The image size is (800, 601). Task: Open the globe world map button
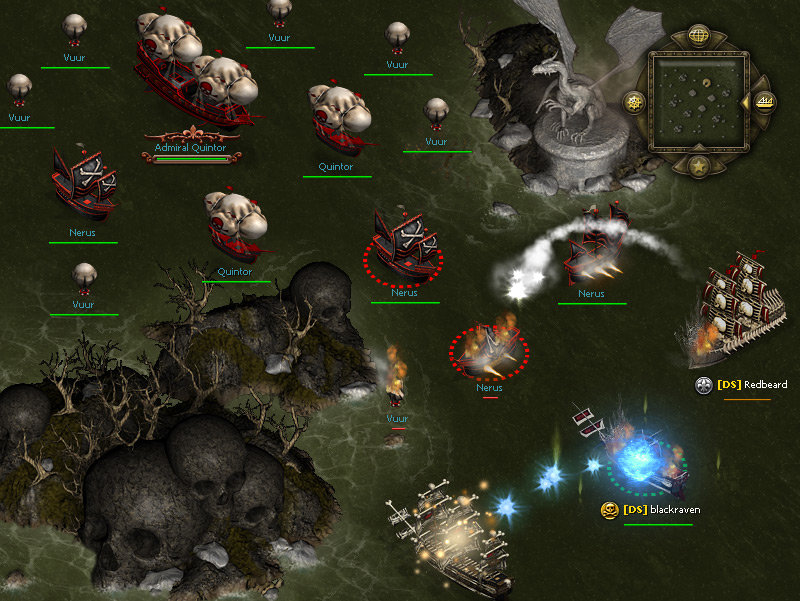click(699, 35)
